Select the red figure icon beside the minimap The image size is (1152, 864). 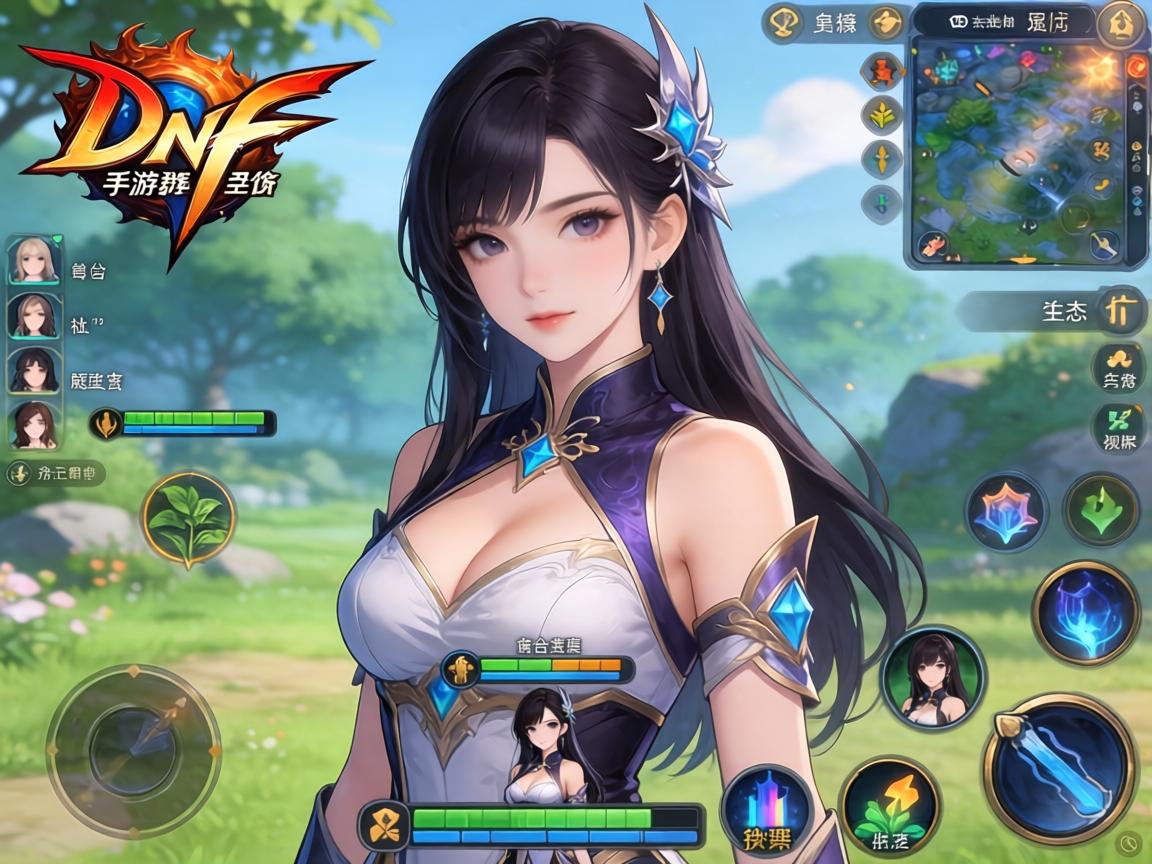[x=882, y=71]
